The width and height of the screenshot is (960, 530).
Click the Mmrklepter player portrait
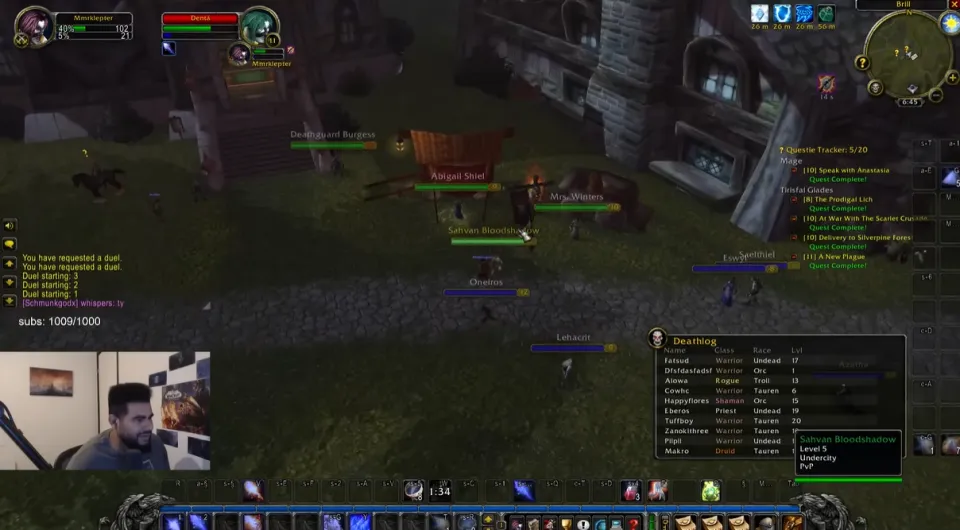coord(34,26)
